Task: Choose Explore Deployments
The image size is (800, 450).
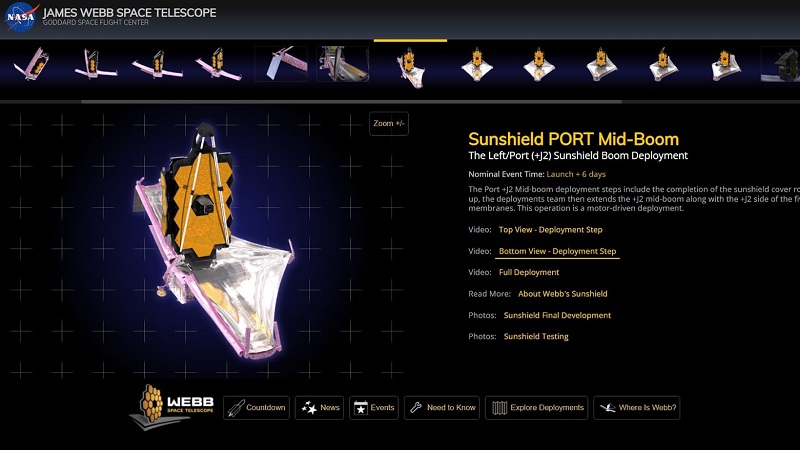Action: (x=537, y=407)
